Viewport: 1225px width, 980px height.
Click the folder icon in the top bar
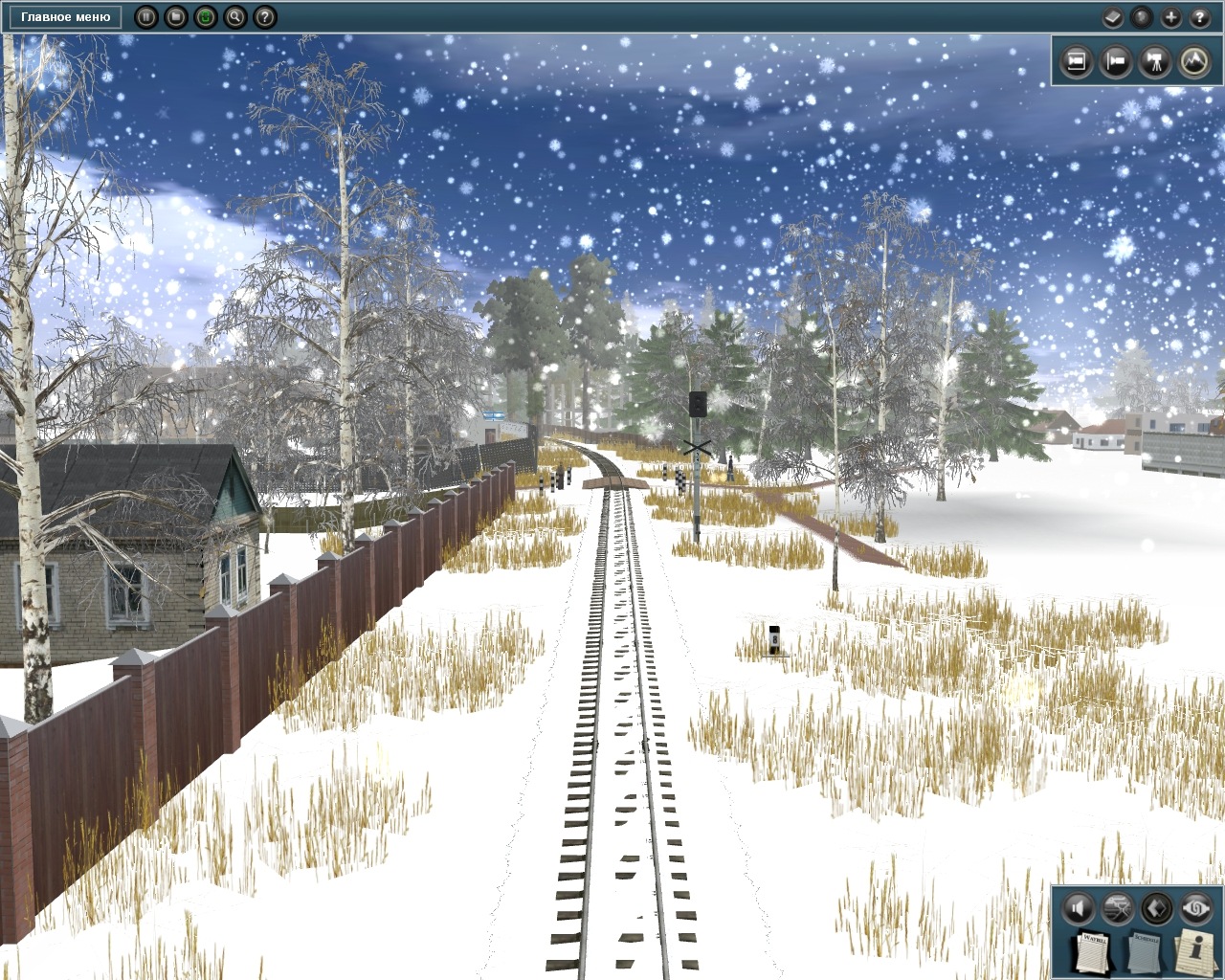(x=175, y=17)
